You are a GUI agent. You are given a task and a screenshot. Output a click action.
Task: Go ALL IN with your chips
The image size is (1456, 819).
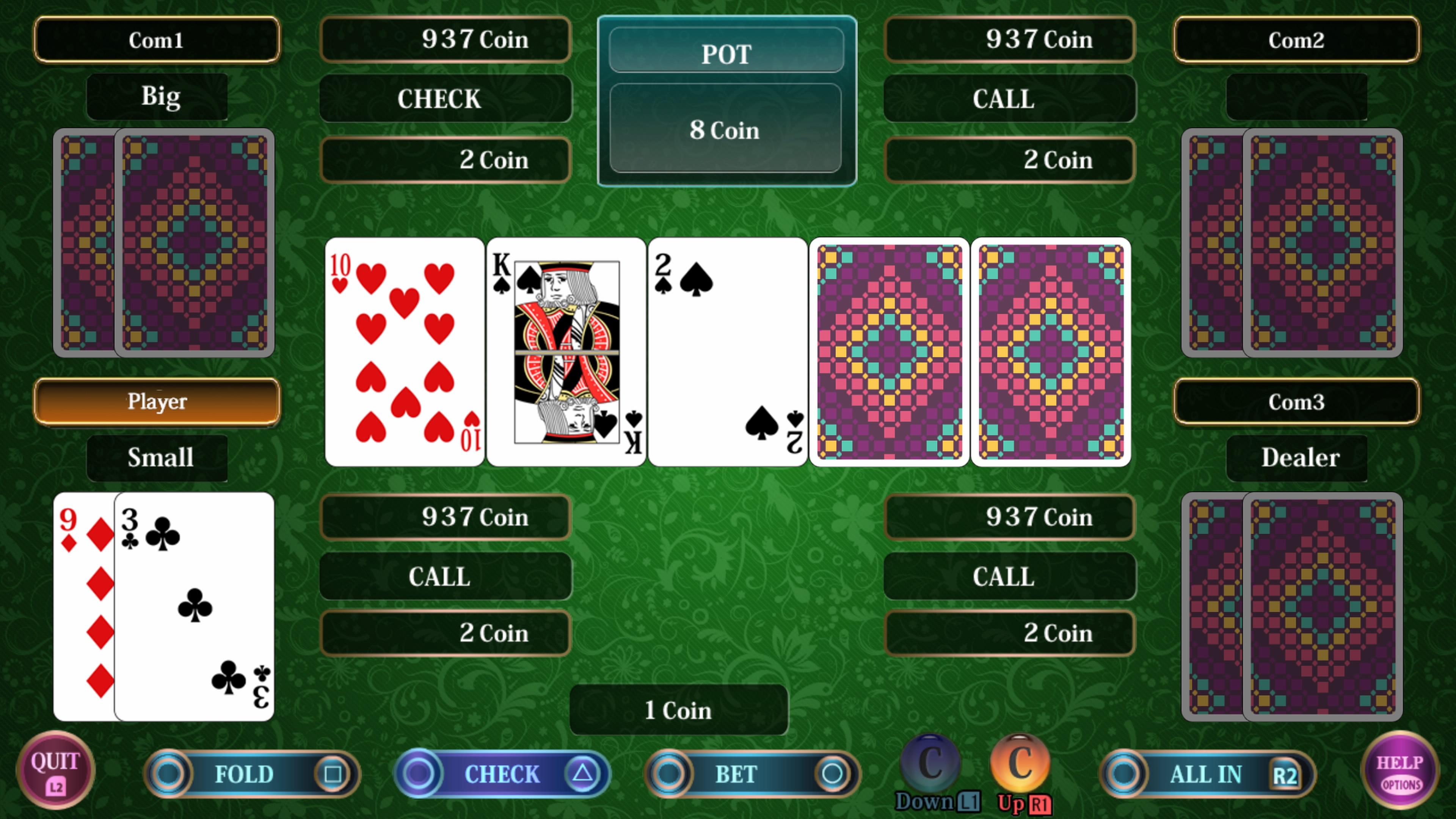click(1206, 775)
